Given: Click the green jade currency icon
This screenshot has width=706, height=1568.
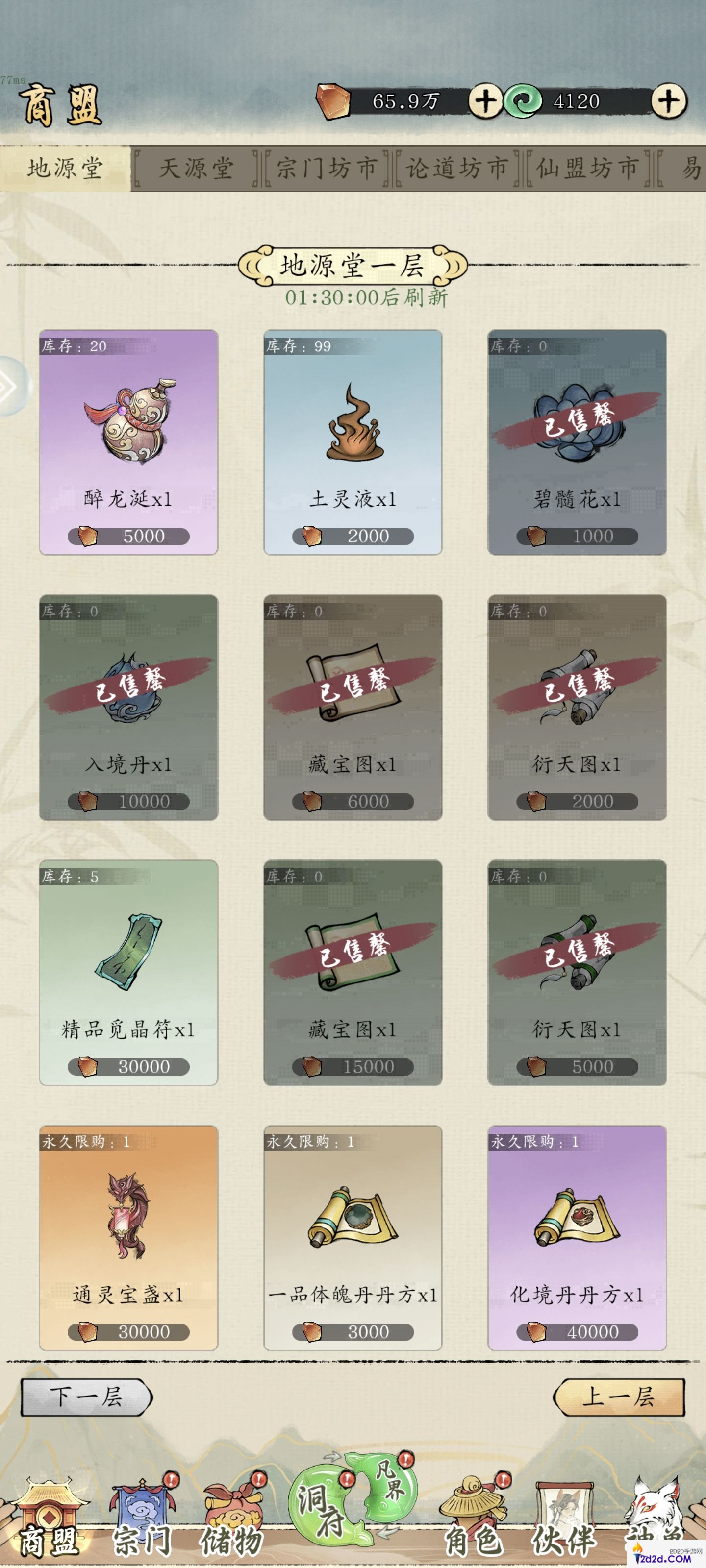Looking at the screenshot, I should click(x=524, y=100).
